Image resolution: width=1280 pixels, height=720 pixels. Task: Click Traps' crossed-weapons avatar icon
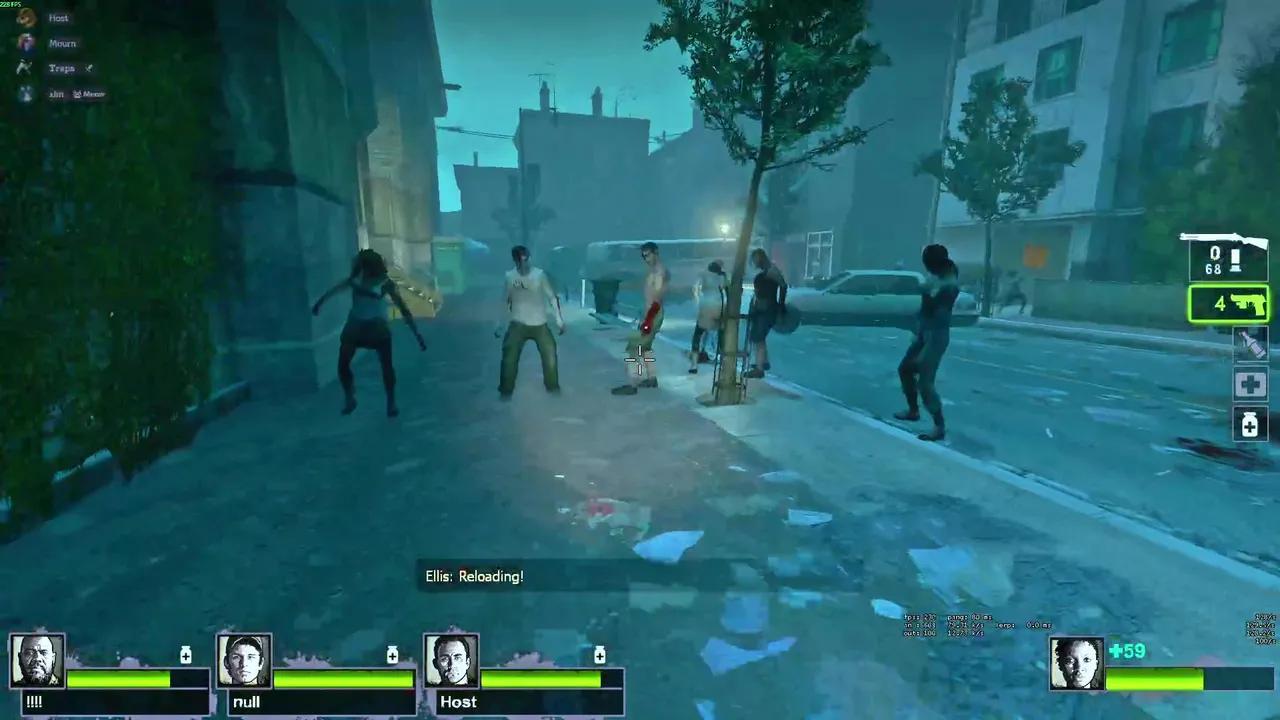coord(25,67)
